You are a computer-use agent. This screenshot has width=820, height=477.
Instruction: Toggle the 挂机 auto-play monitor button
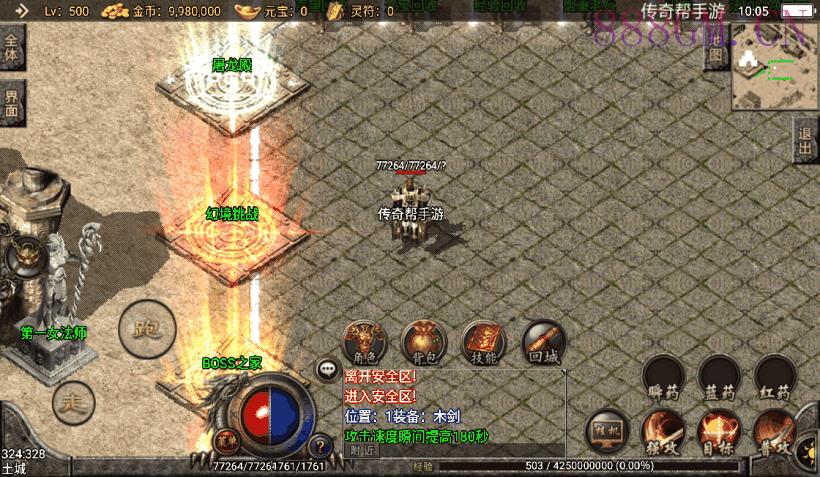(x=607, y=430)
